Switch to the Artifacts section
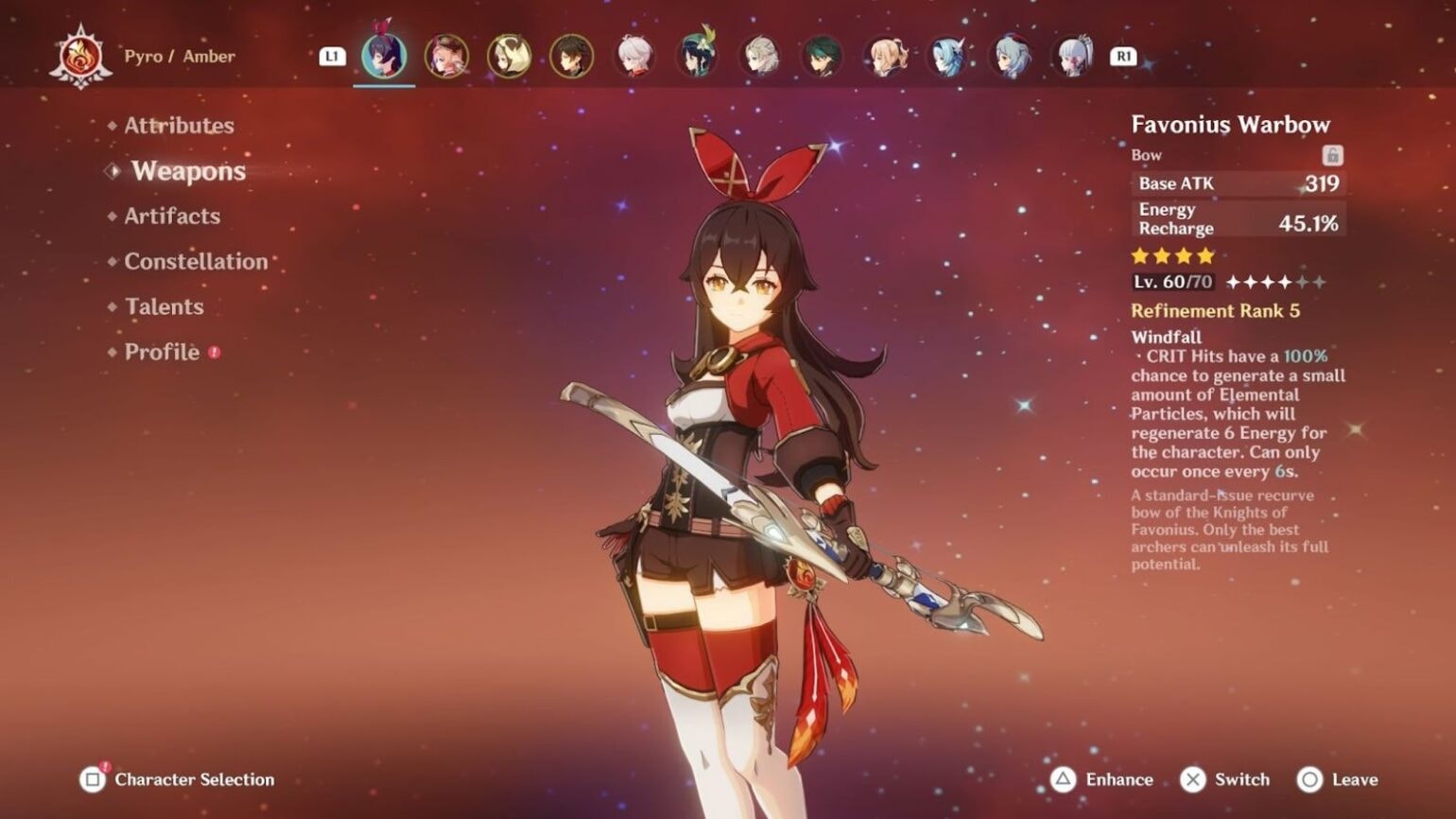This screenshot has height=819, width=1456. click(172, 217)
